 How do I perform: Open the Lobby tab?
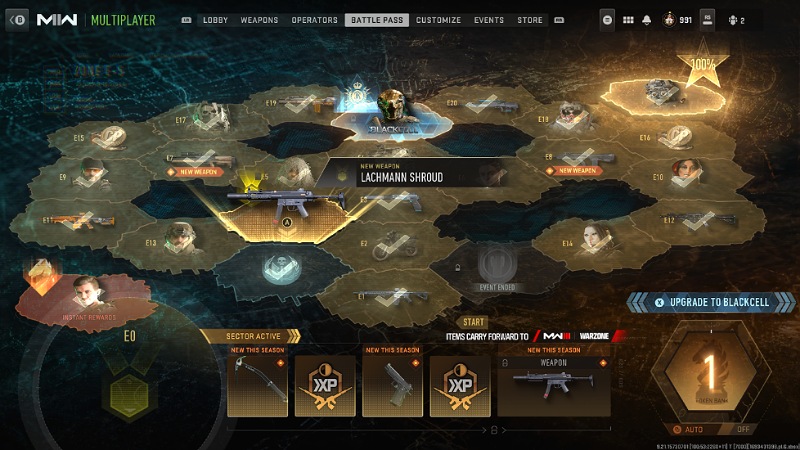coord(215,20)
